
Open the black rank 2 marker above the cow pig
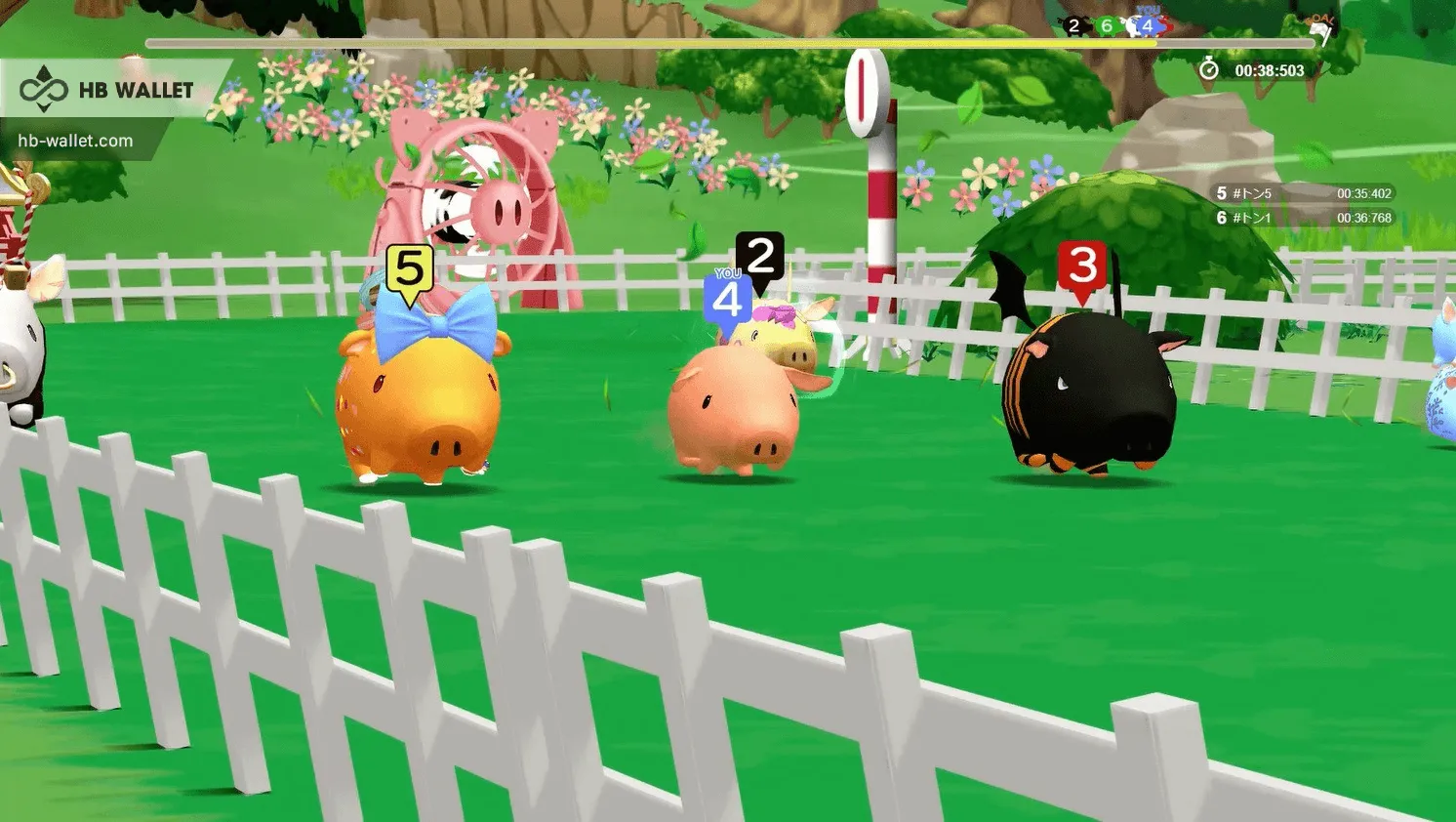758,255
